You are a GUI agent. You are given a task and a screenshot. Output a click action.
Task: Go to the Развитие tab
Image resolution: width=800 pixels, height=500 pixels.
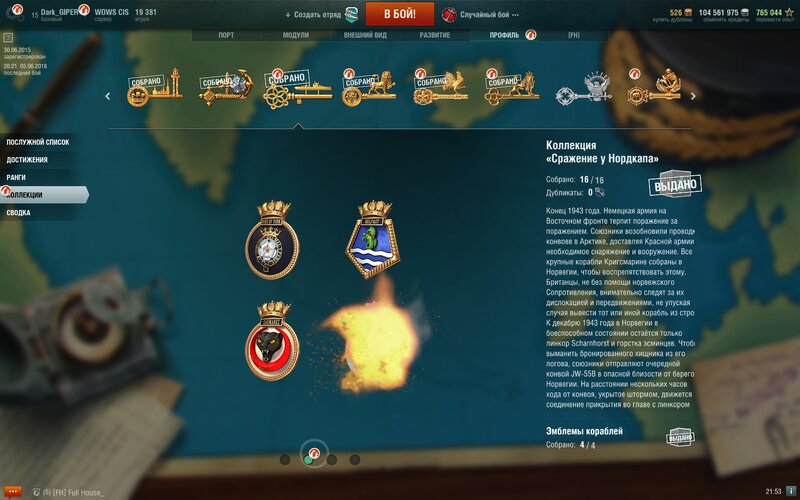pos(434,35)
